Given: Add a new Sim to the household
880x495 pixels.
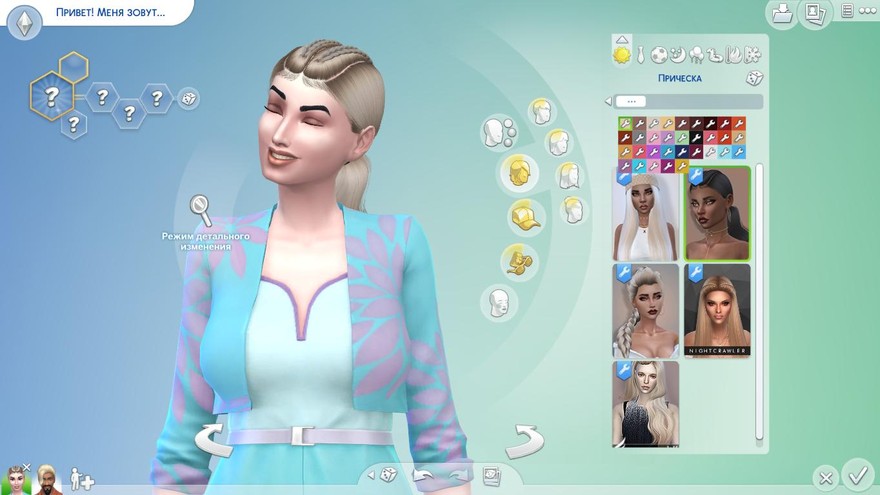Looking at the screenshot, I should pos(82,479).
